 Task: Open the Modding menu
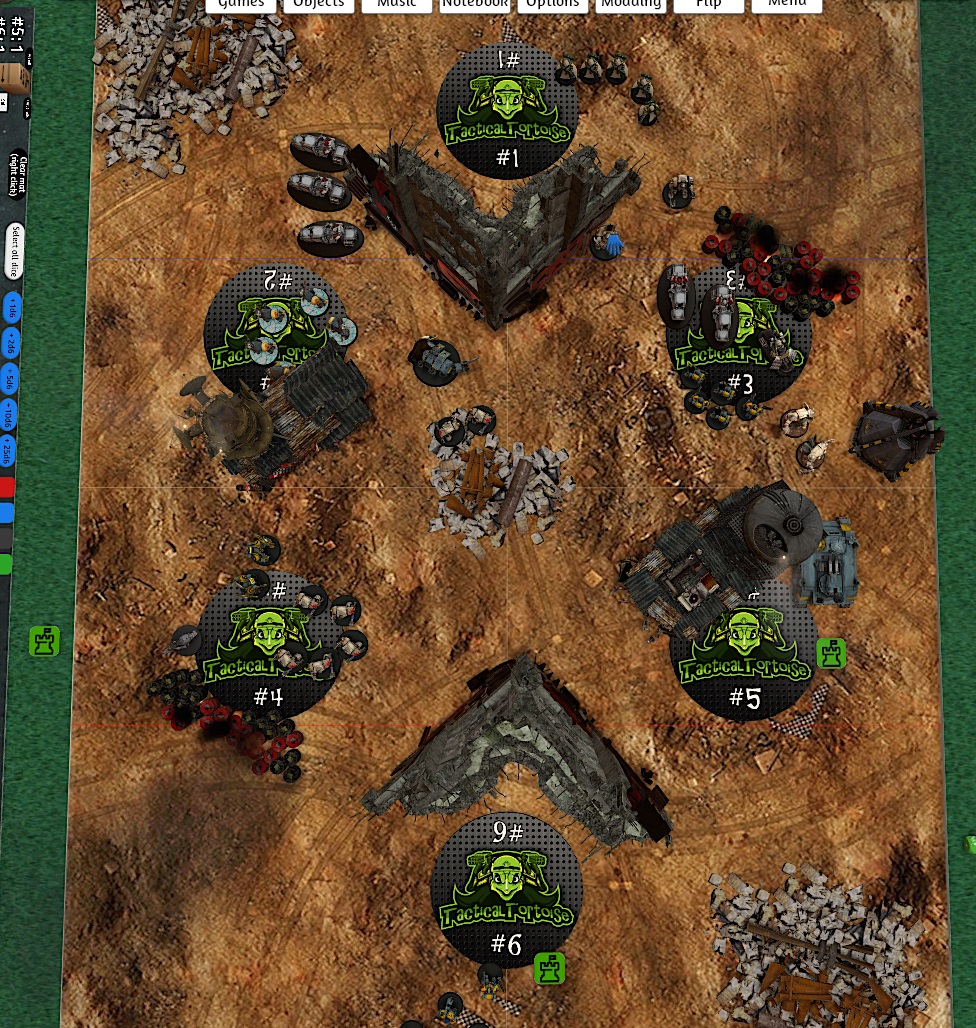pyautogui.click(x=631, y=4)
